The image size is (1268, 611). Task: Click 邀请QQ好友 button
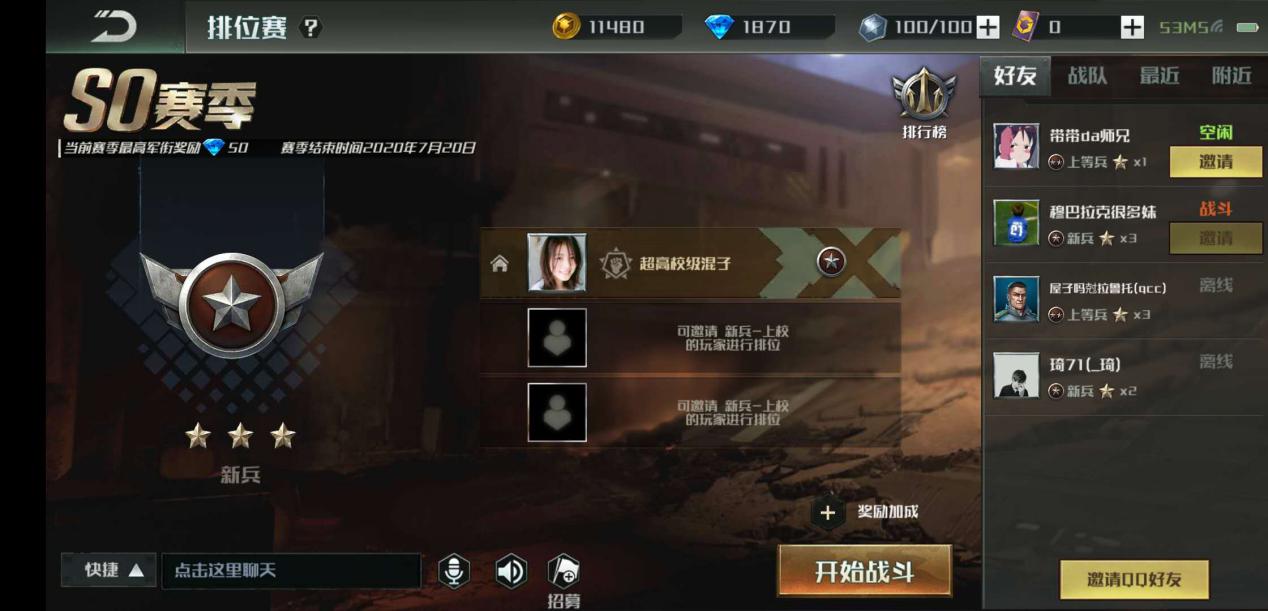[x=1134, y=579]
